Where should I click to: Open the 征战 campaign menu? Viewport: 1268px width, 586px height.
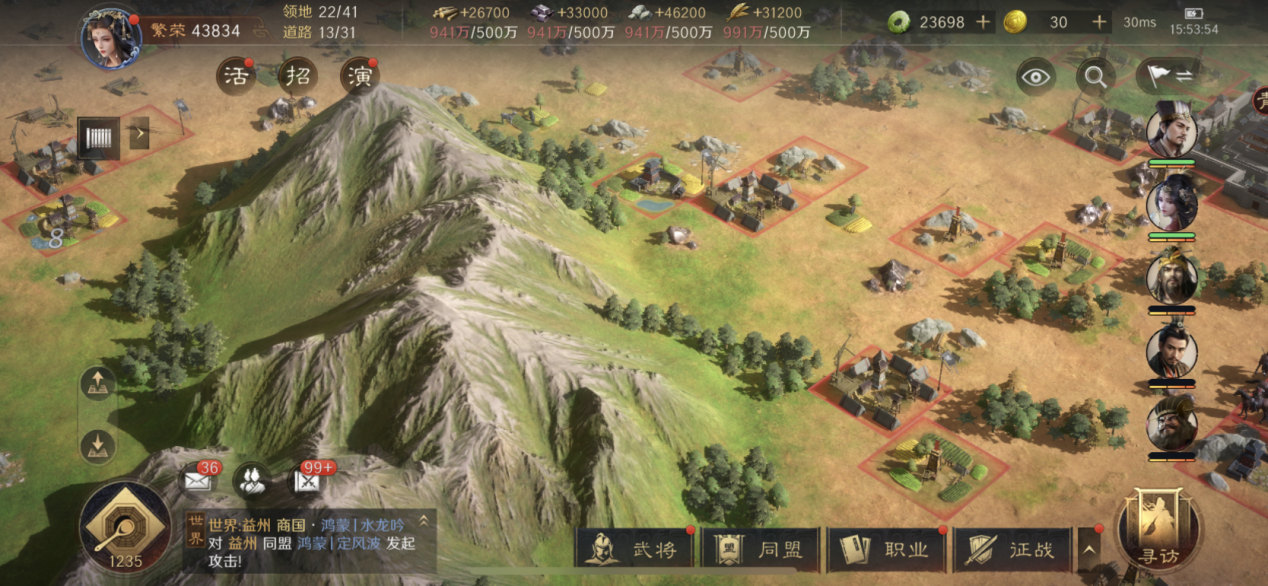coord(1012,549)
